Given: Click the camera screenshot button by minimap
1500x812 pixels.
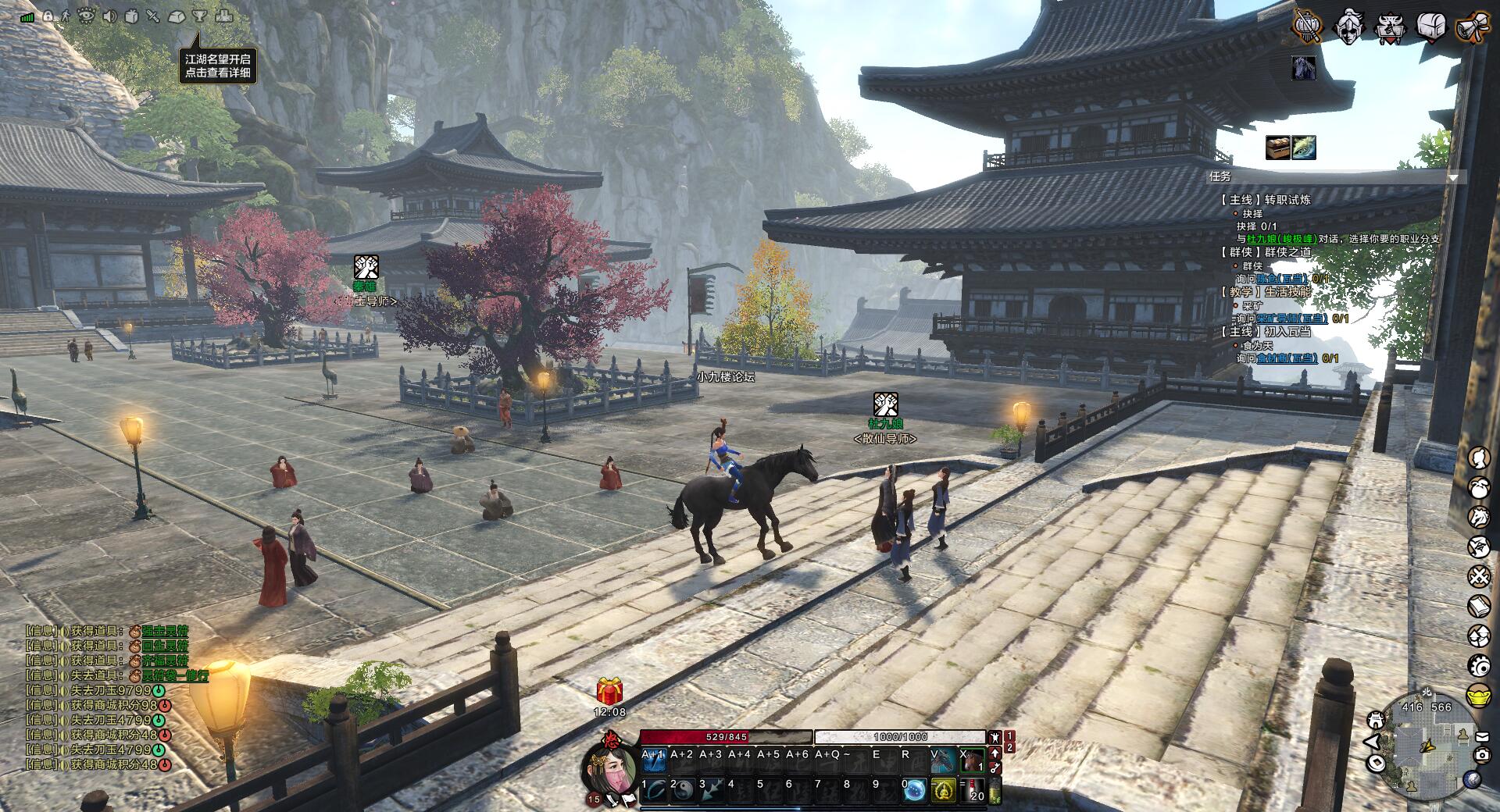Looking at the screenshot, I should point(1481,754).
